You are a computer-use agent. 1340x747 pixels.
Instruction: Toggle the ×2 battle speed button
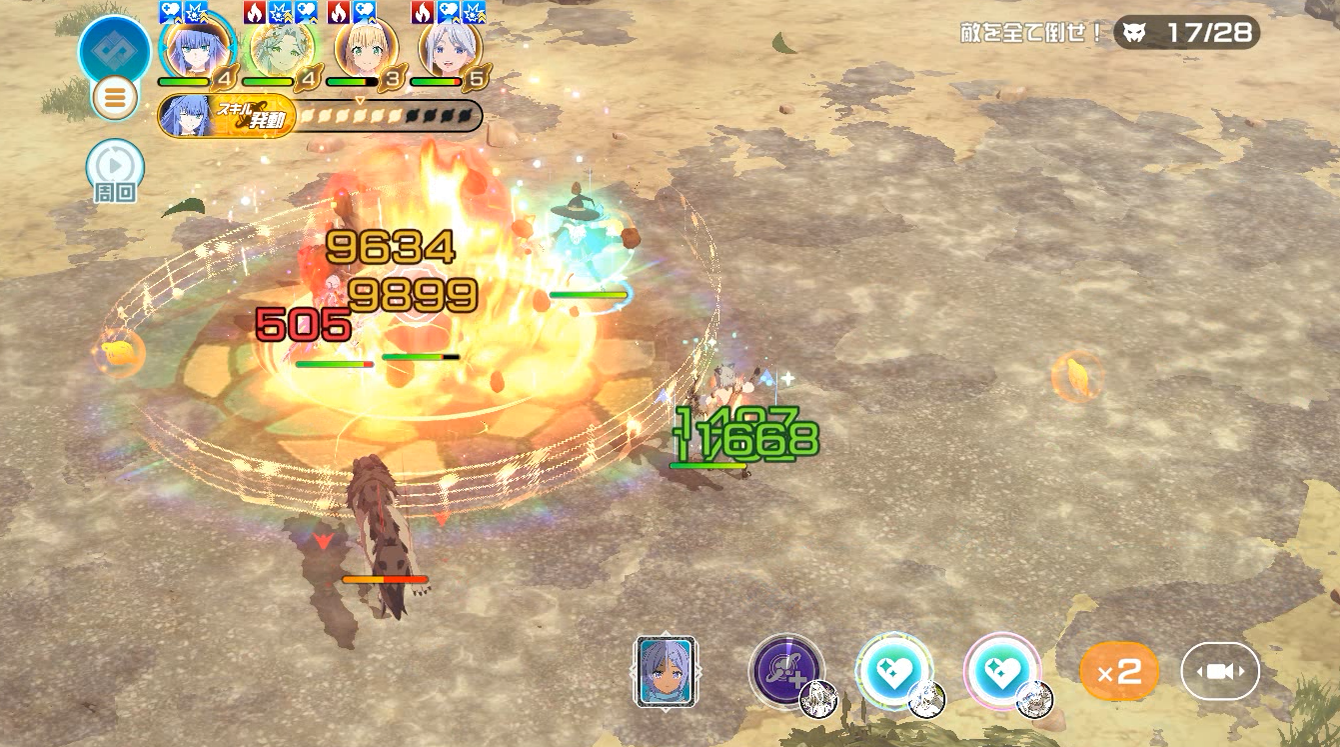(x=1119, y=671)
